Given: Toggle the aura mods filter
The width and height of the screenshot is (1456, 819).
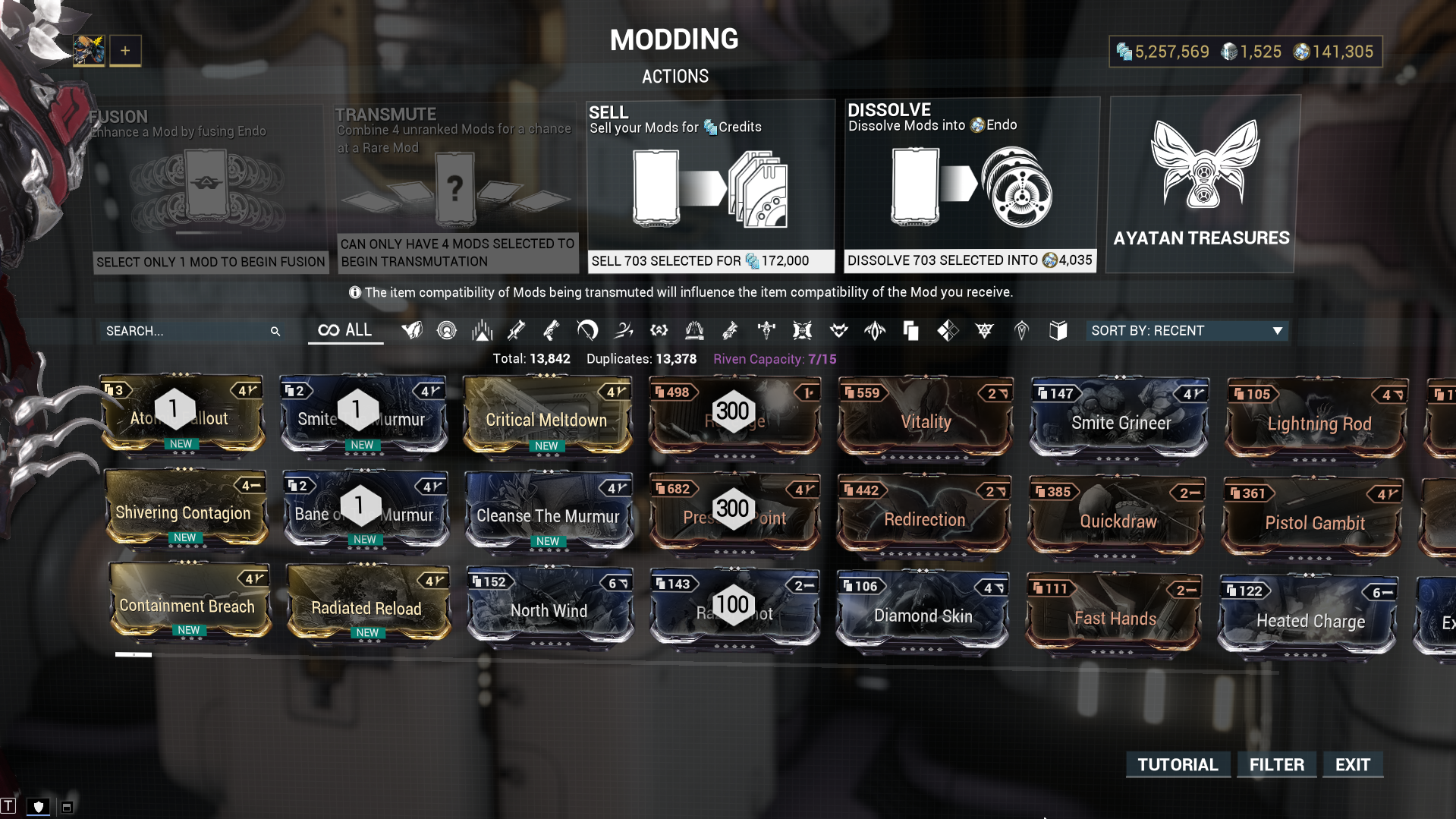Looking at the screenshot, I should point(446,331).
